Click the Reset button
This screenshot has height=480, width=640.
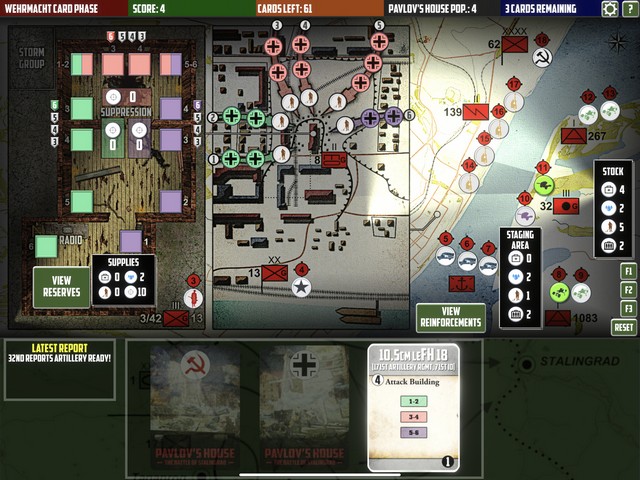[x=624, y=327]
